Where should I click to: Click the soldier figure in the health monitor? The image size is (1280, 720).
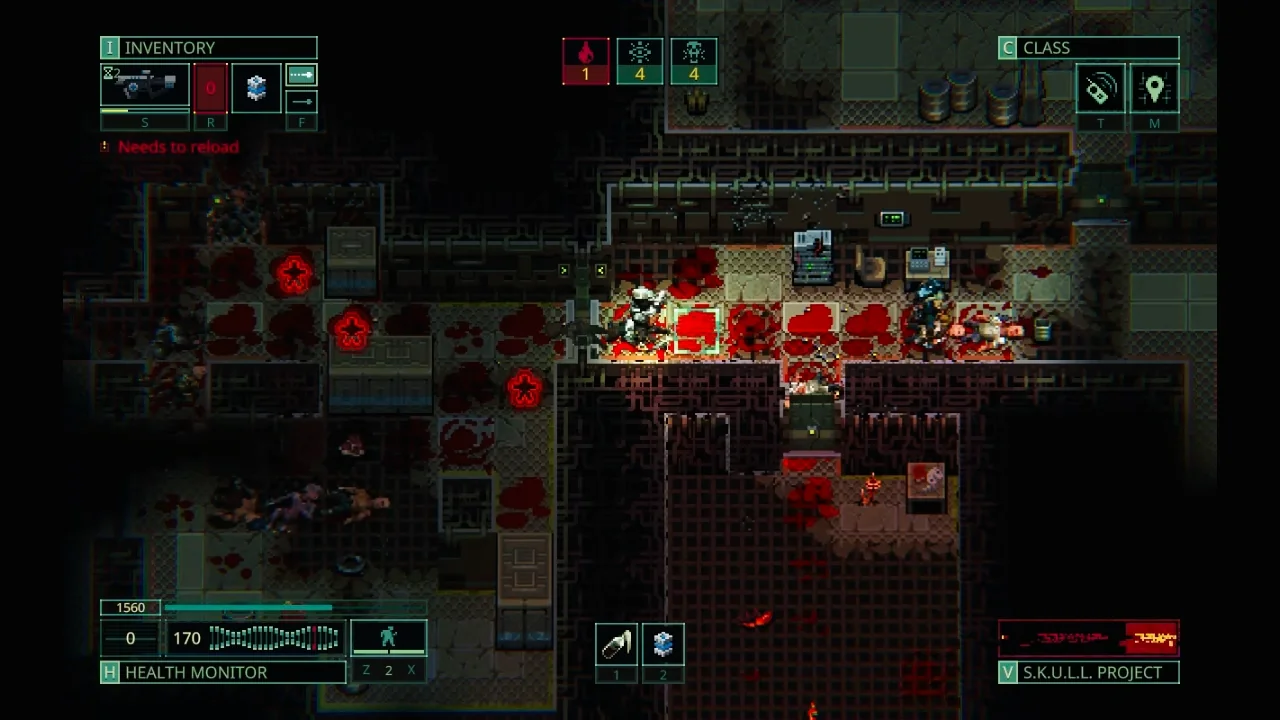click(389, 636)
